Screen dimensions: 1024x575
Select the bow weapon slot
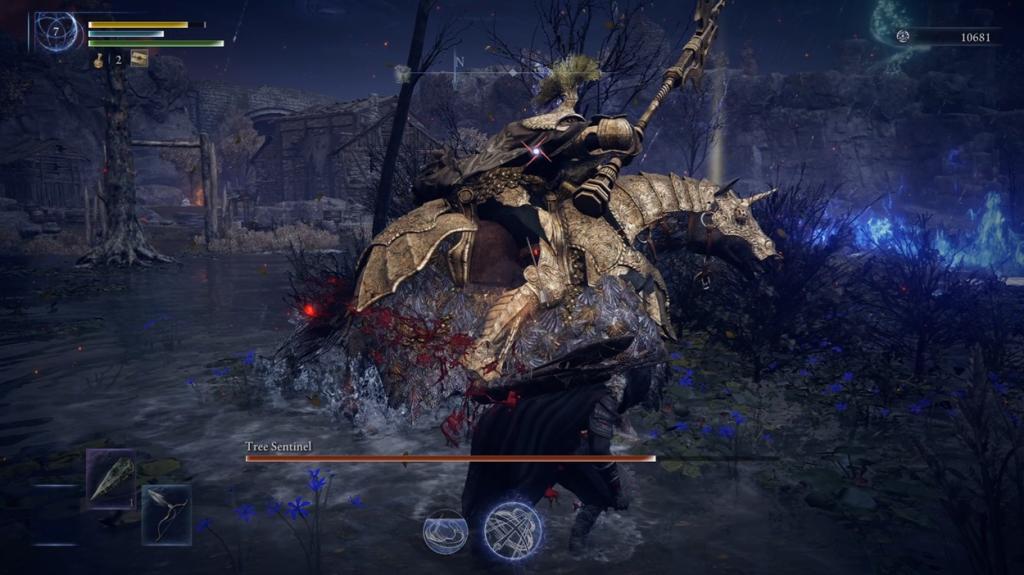coord(166,514)
